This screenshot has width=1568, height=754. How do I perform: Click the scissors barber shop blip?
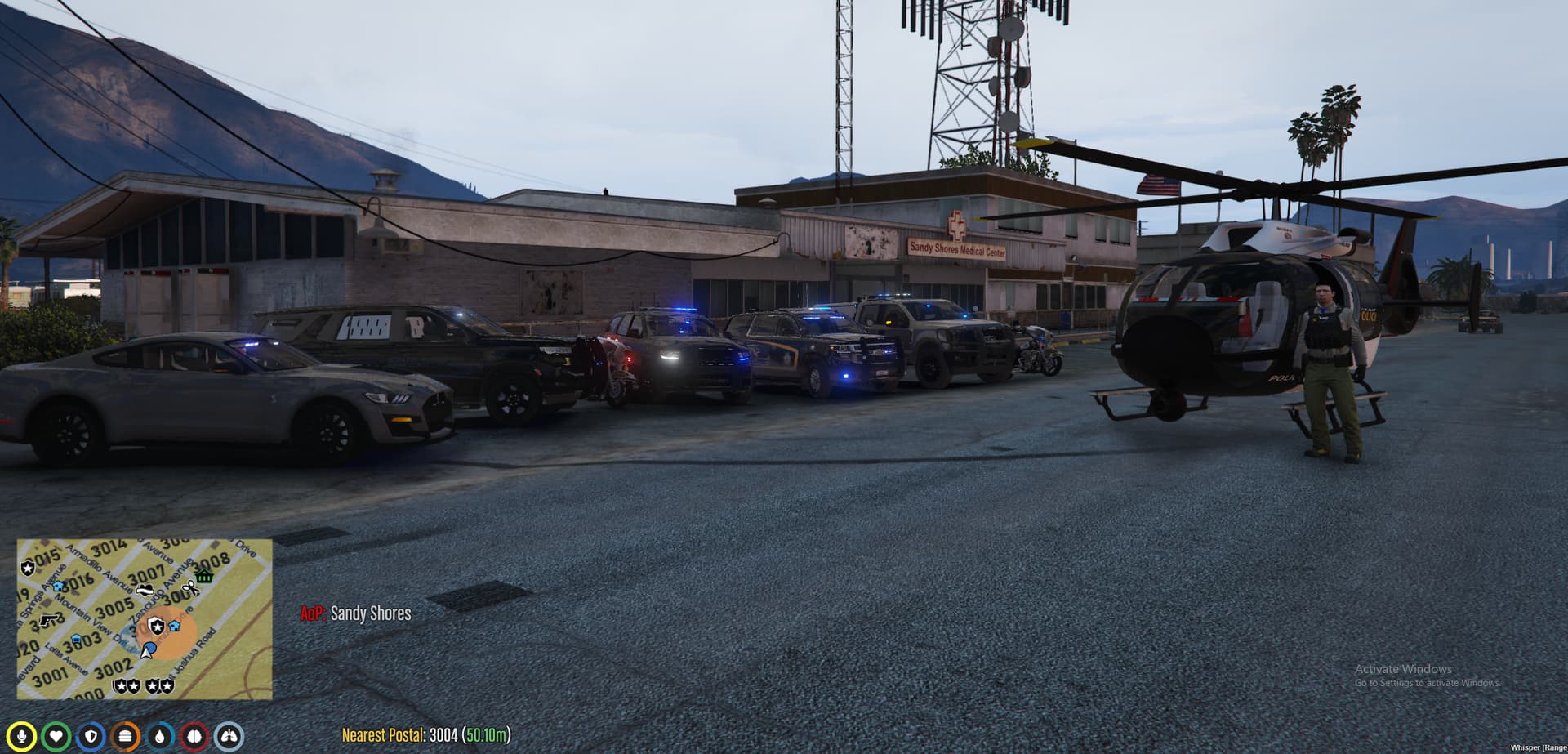click(x=191, y=589)
